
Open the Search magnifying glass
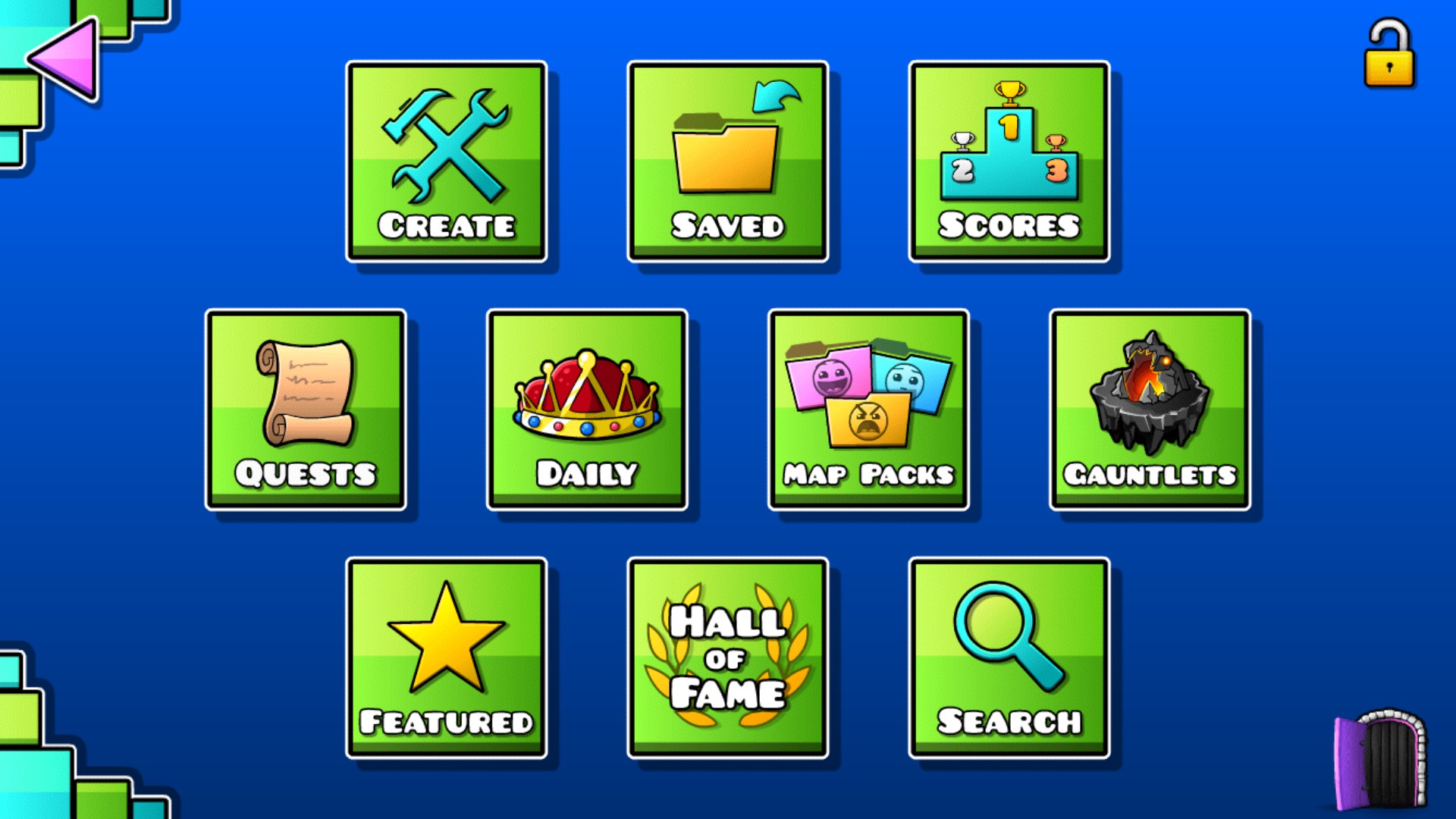(x=1009, y=656)
